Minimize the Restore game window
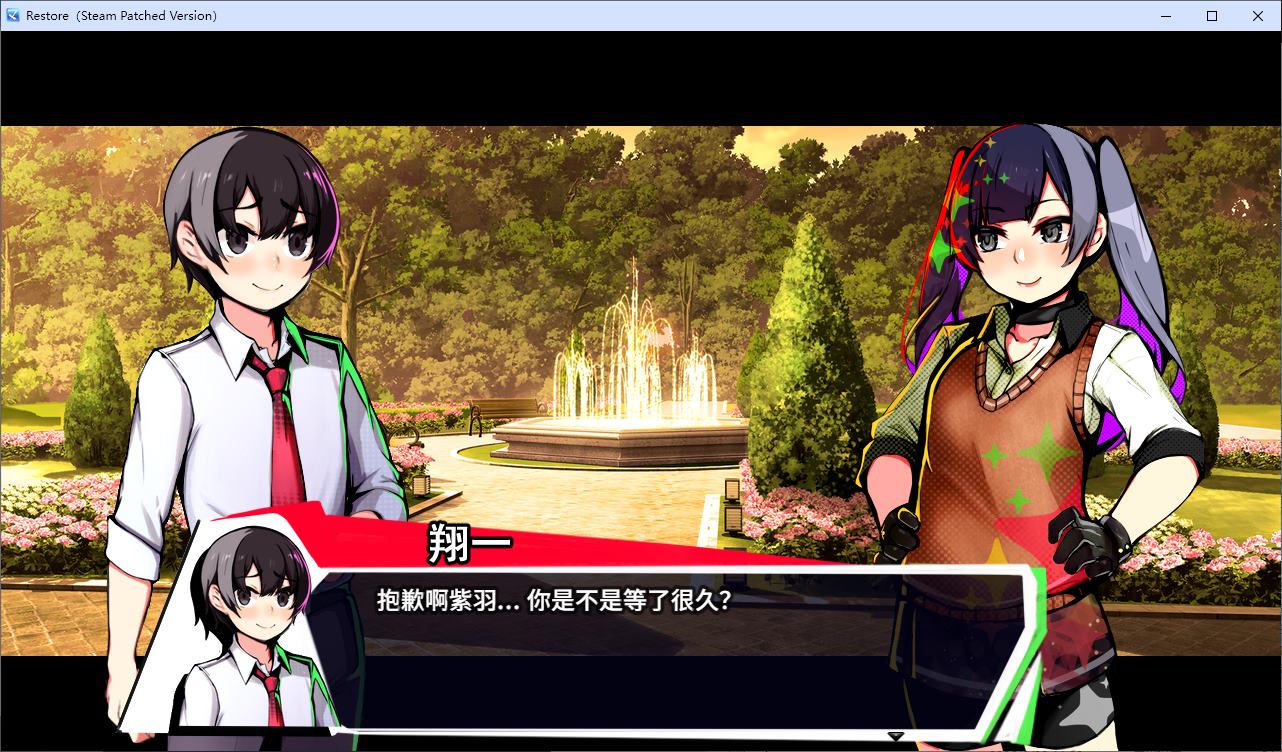Viewport: 1282px width, 752px height. pyautogui.click(x=1164, y=16)
